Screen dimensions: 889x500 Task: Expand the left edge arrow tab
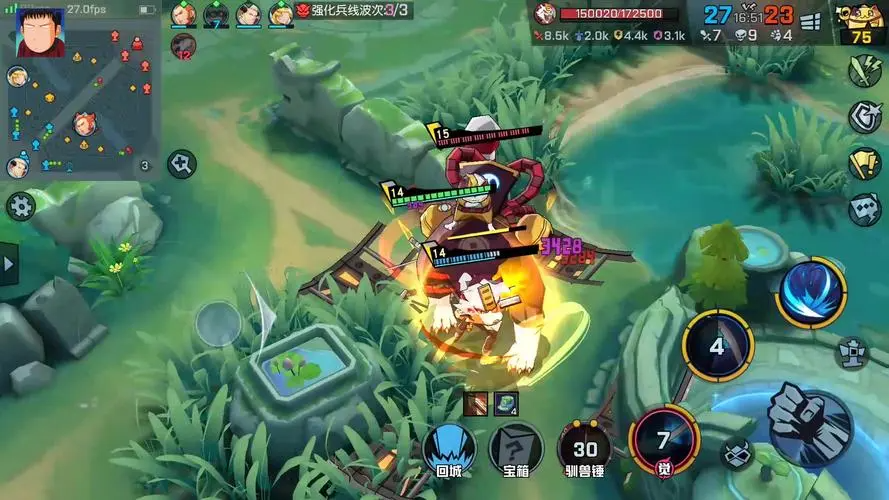[x=9, y=265]
